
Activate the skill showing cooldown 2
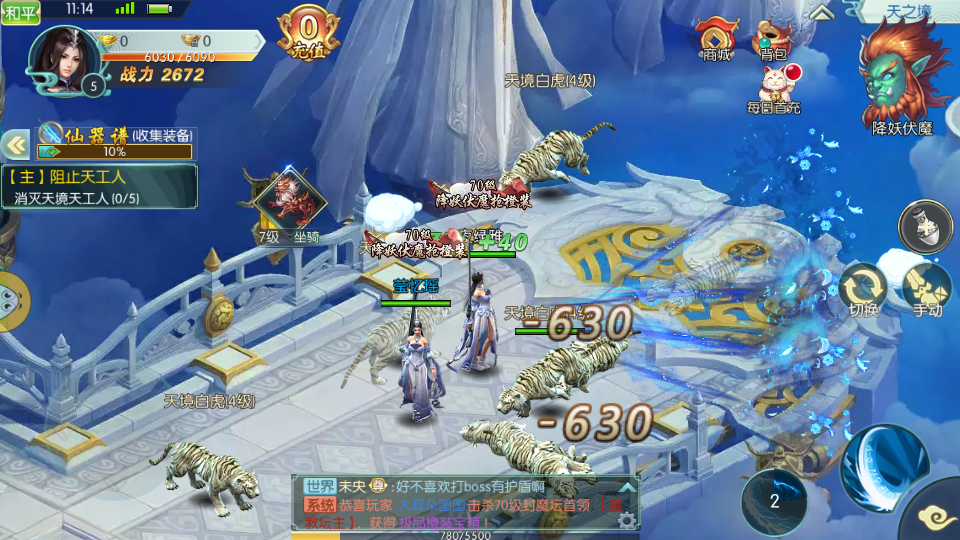[x=774, y=501]
